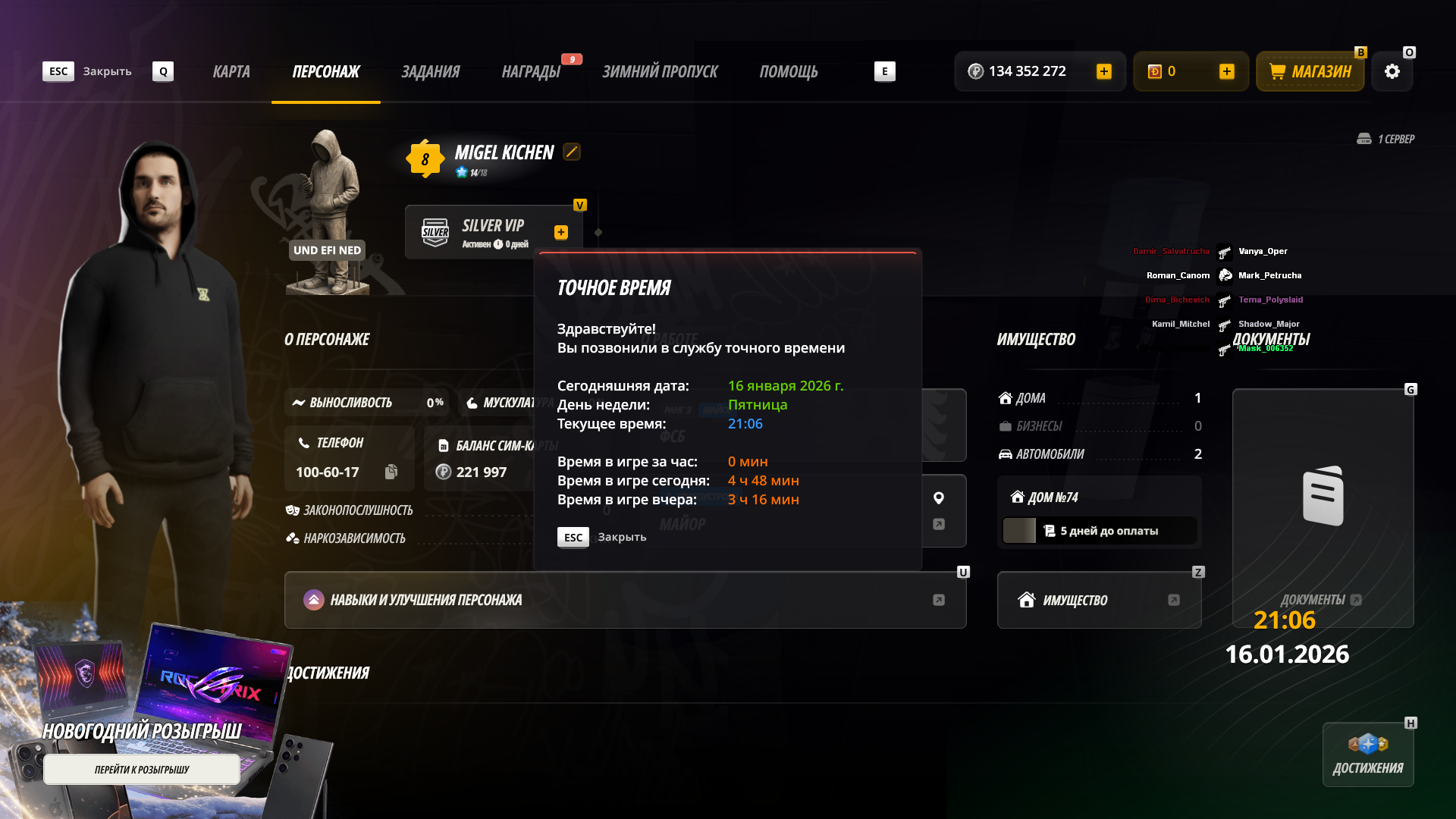
Task: Open the ЗАДАНИЯ tab
Action: [430, 71]
